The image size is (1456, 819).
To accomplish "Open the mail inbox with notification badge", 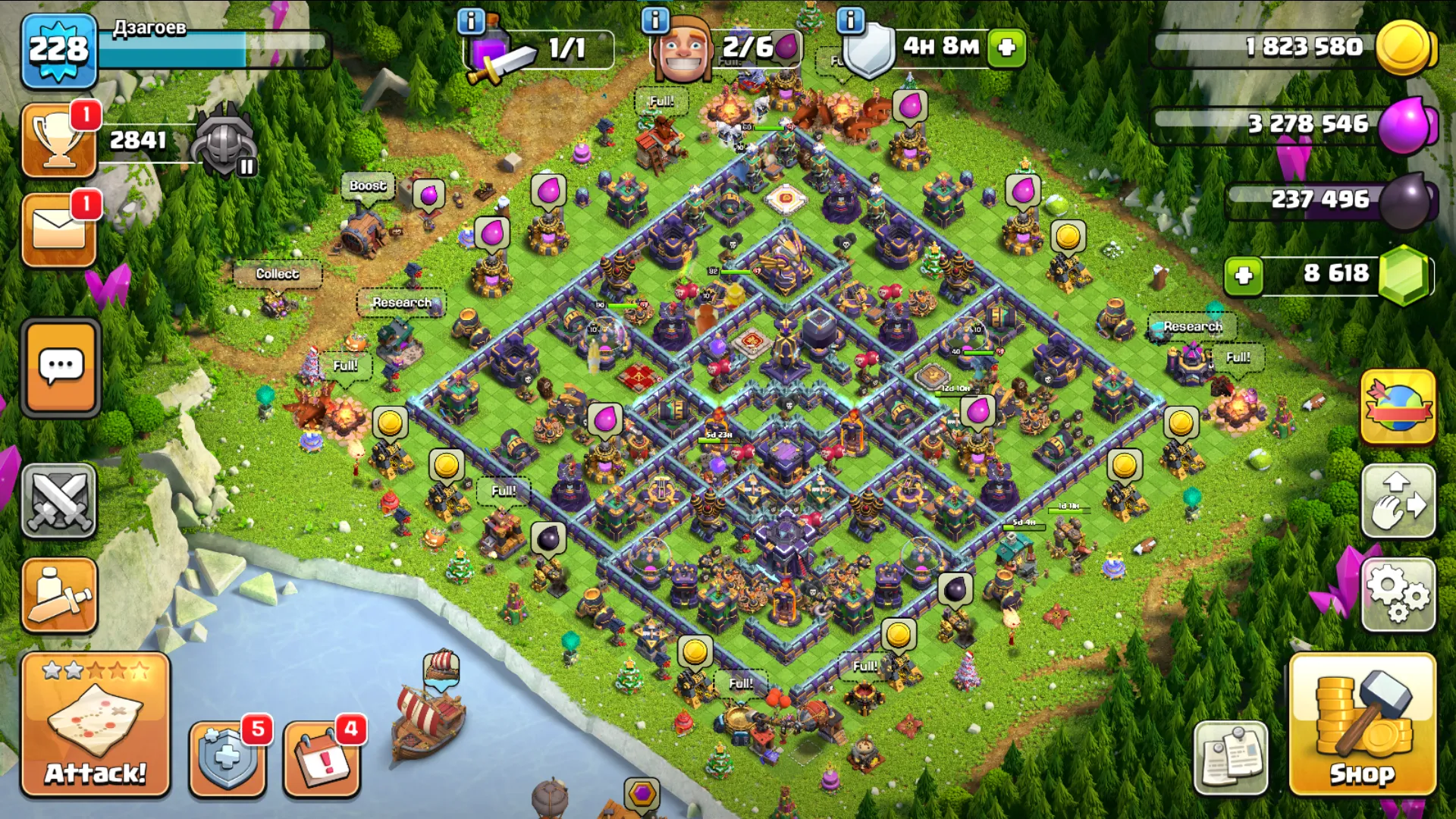I will (x=58, y=229).
